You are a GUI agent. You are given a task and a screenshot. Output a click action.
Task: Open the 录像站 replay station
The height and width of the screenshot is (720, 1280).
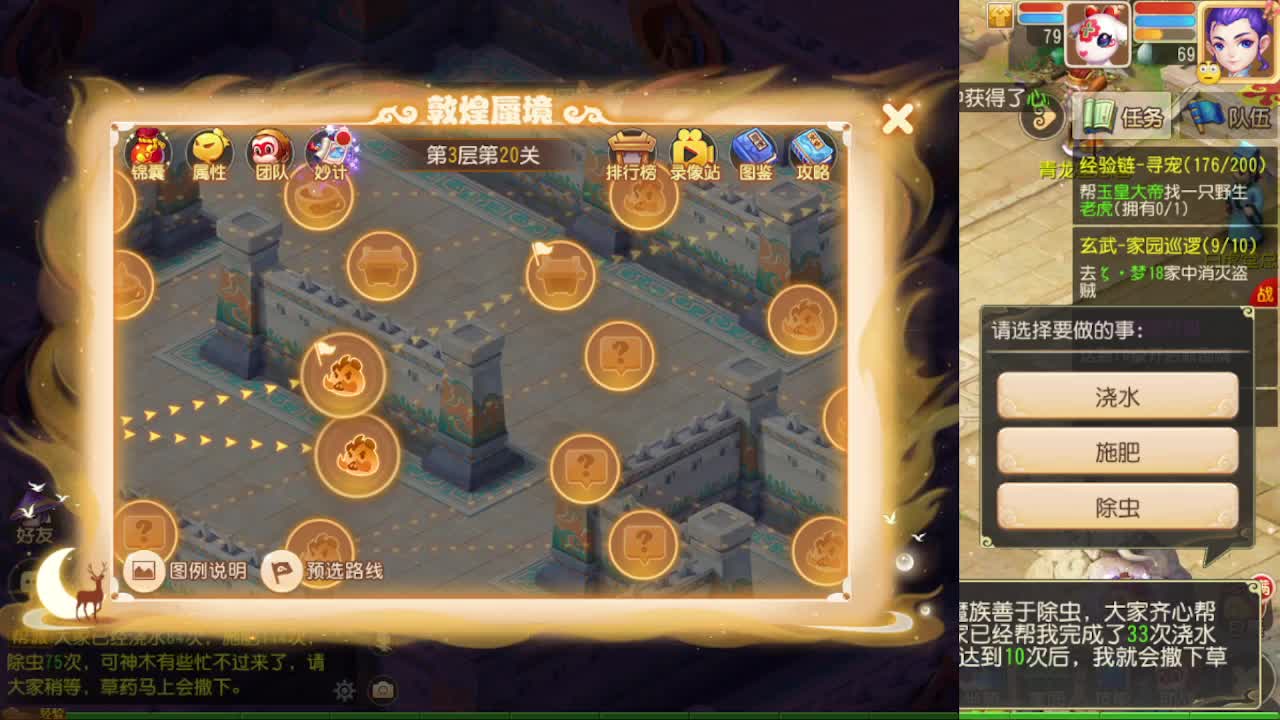(x=695, y=152)
